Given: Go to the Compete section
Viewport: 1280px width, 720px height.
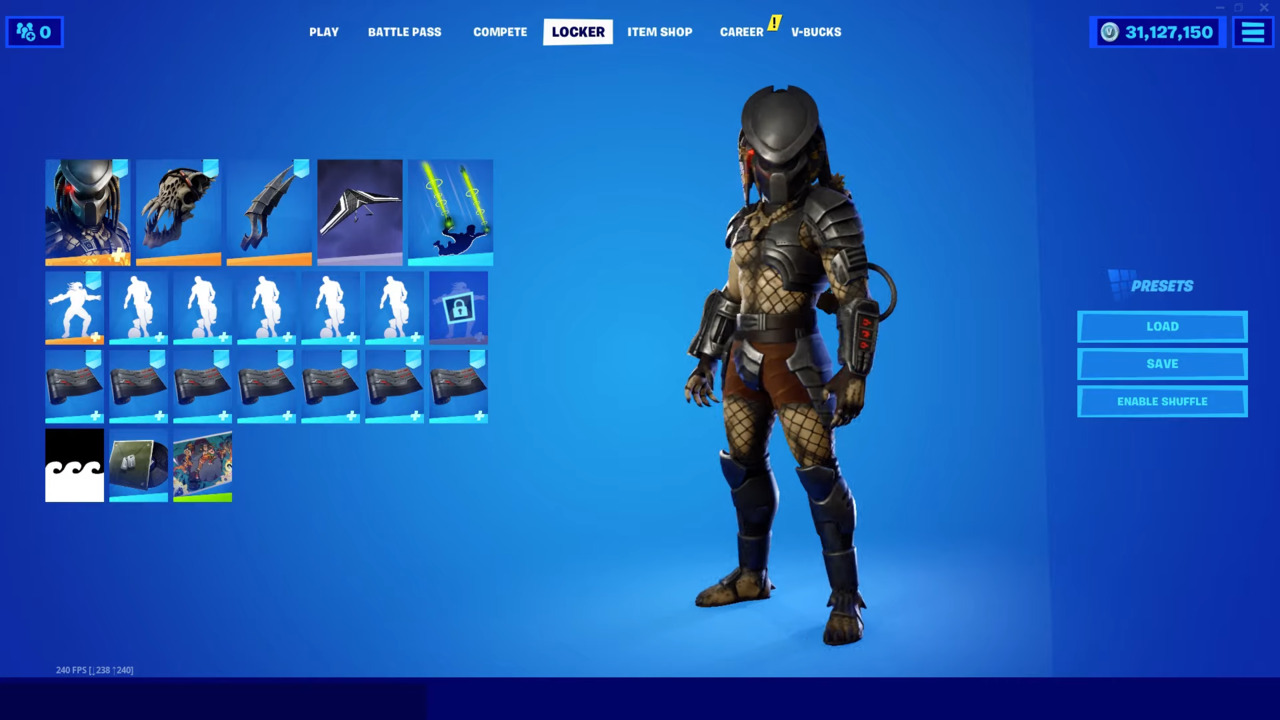Looking at the screenshot, I should (x=500, y=31).
